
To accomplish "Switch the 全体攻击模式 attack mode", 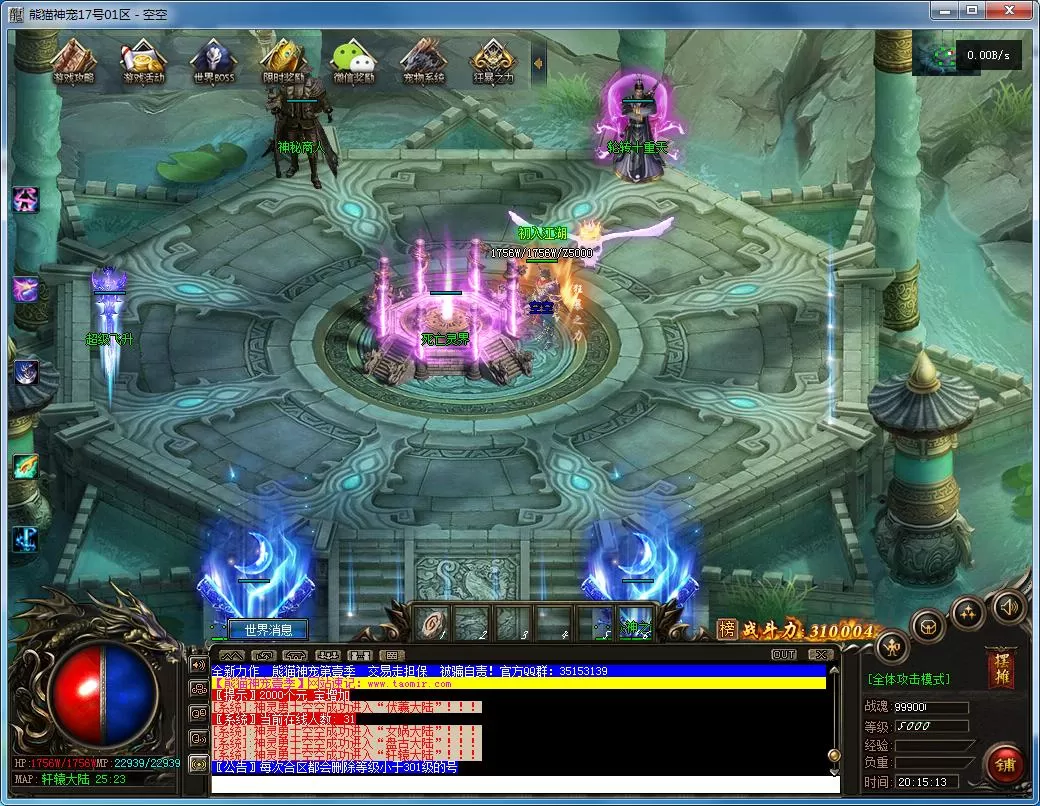I will 908,680.
